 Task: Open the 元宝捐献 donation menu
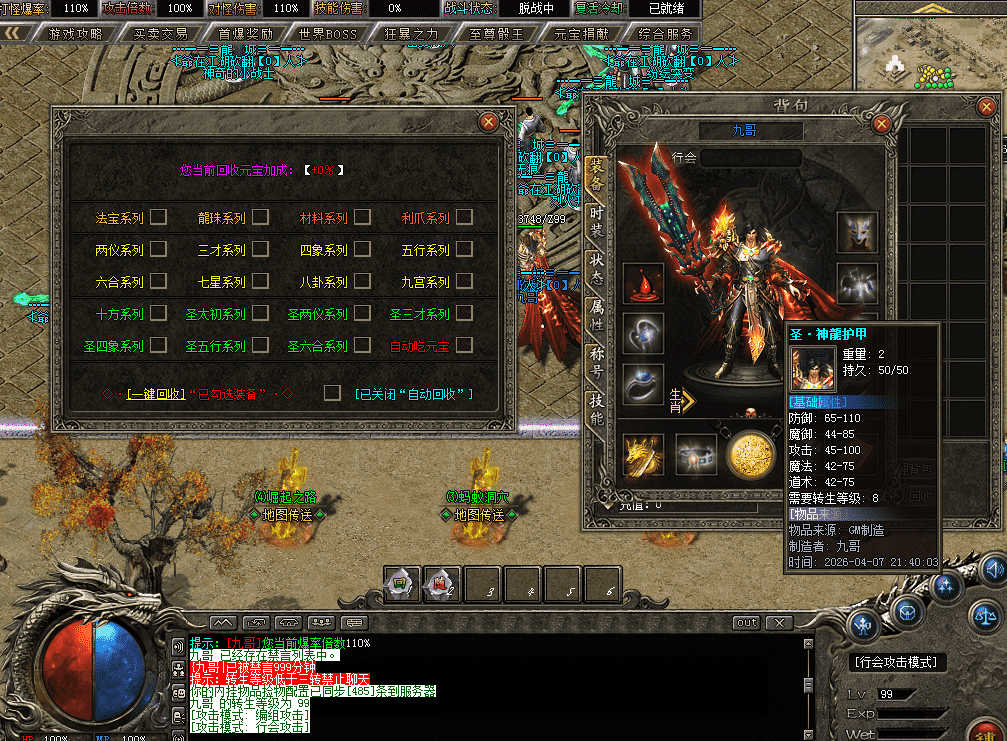(581, 33)
